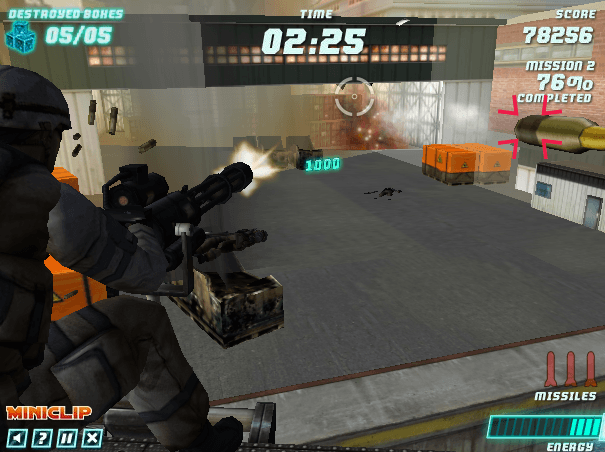Quit the mission with the X button
This screenshot has width=605, height=452.
click(x=92, y=437)
